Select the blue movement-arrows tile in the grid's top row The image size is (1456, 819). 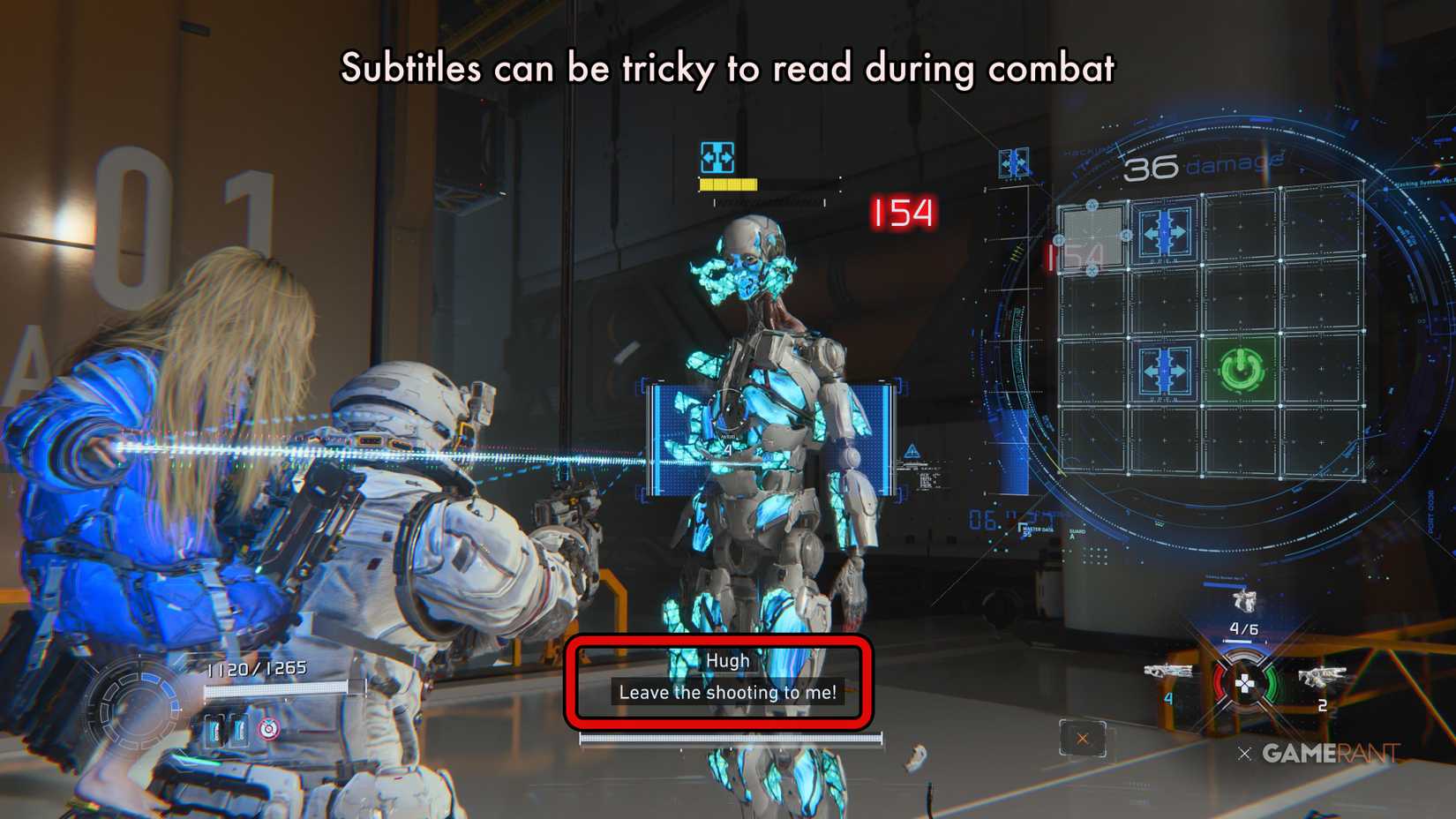click(1165, 232)
